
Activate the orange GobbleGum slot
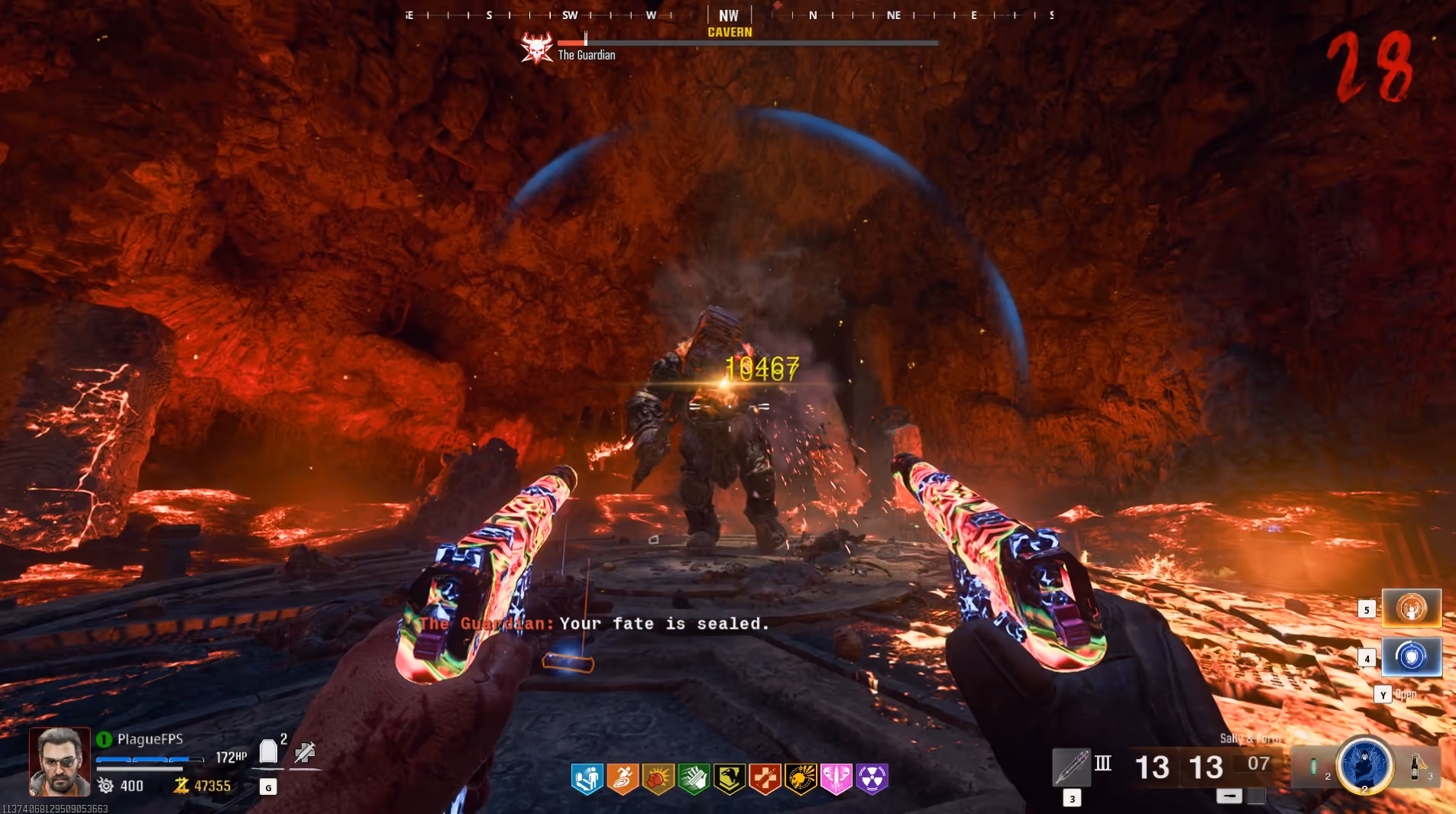click(x=1411, y=609)
